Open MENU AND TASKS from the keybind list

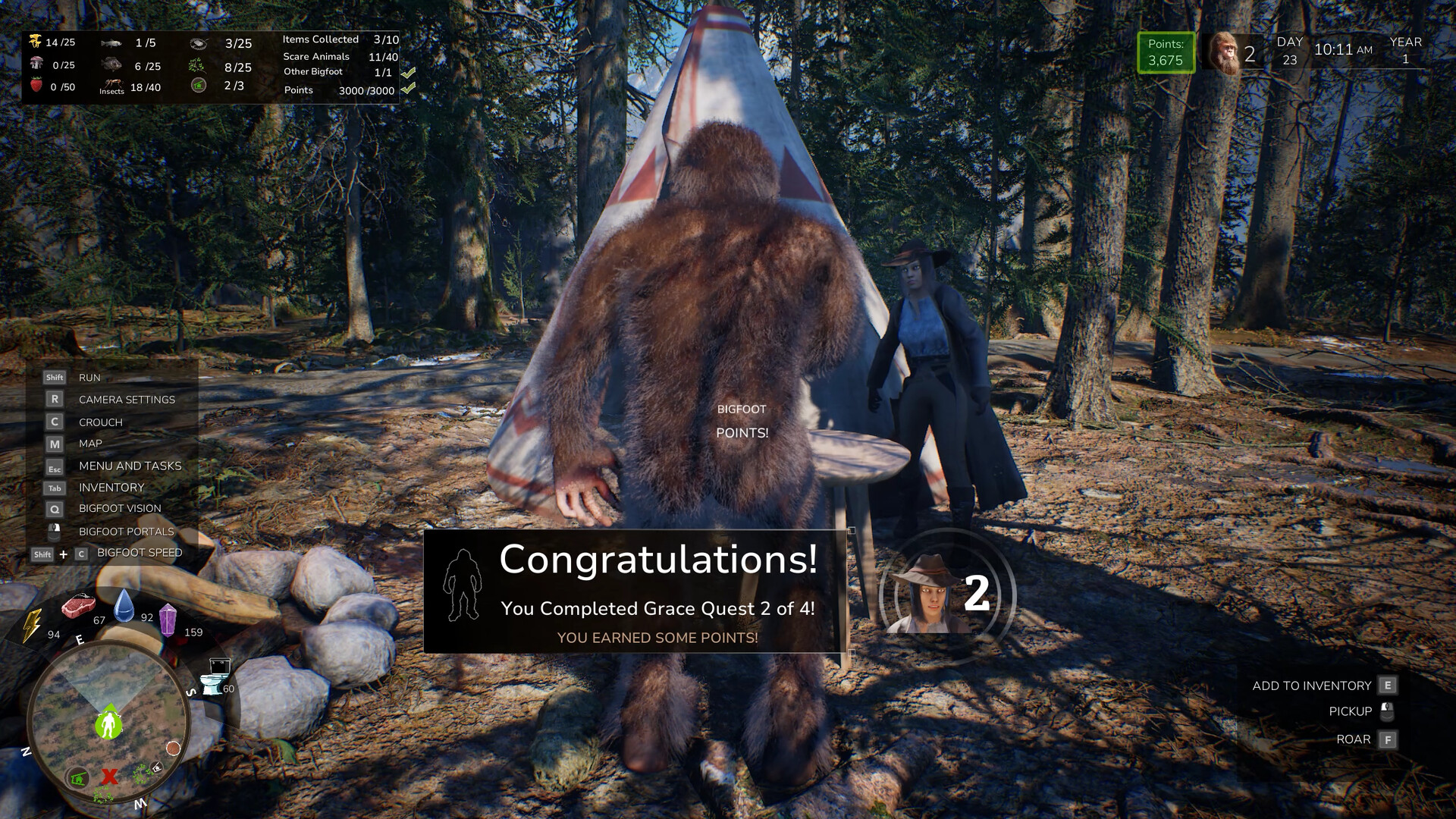129,466
